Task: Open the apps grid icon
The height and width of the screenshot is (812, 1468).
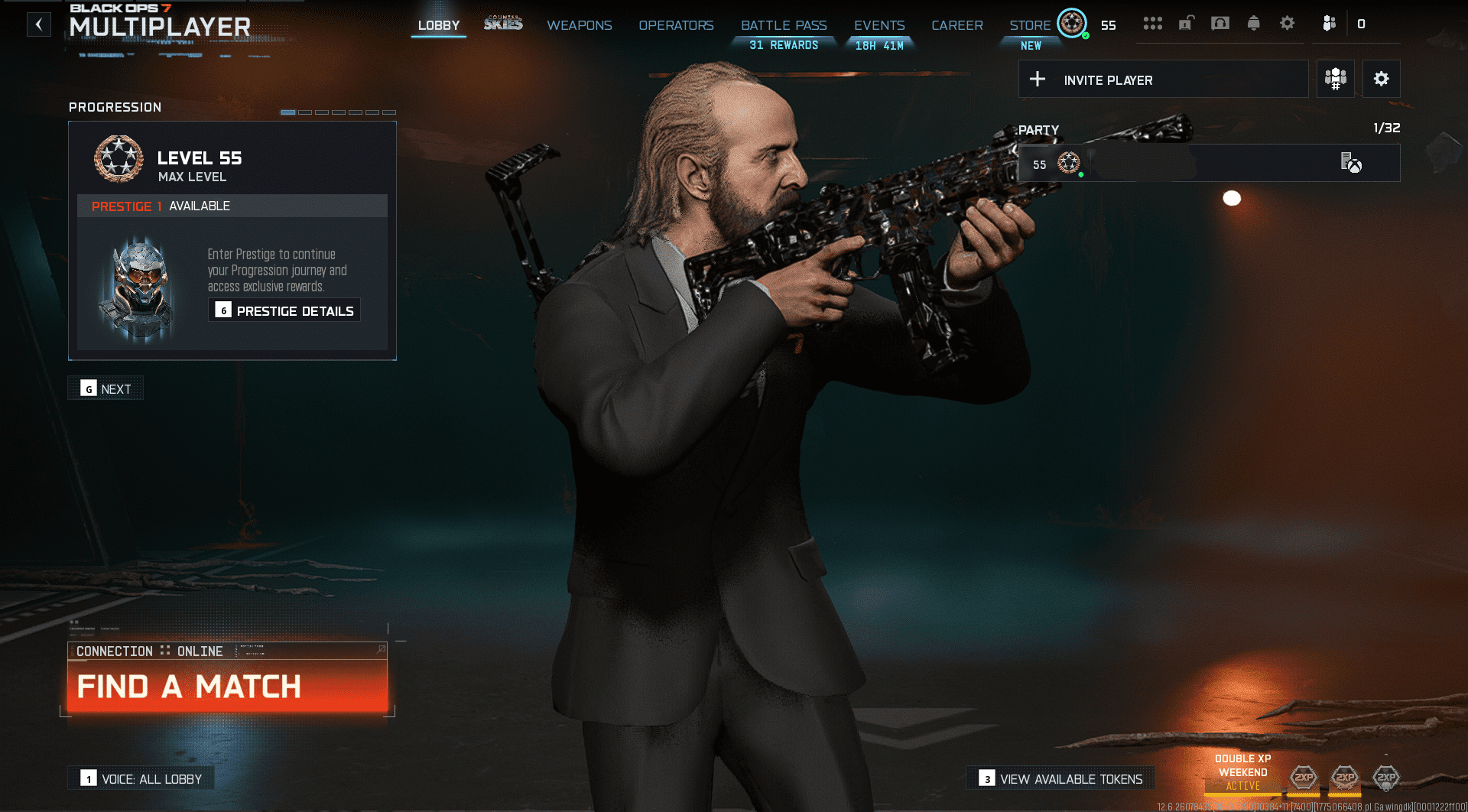Action: pos(1155,24)
